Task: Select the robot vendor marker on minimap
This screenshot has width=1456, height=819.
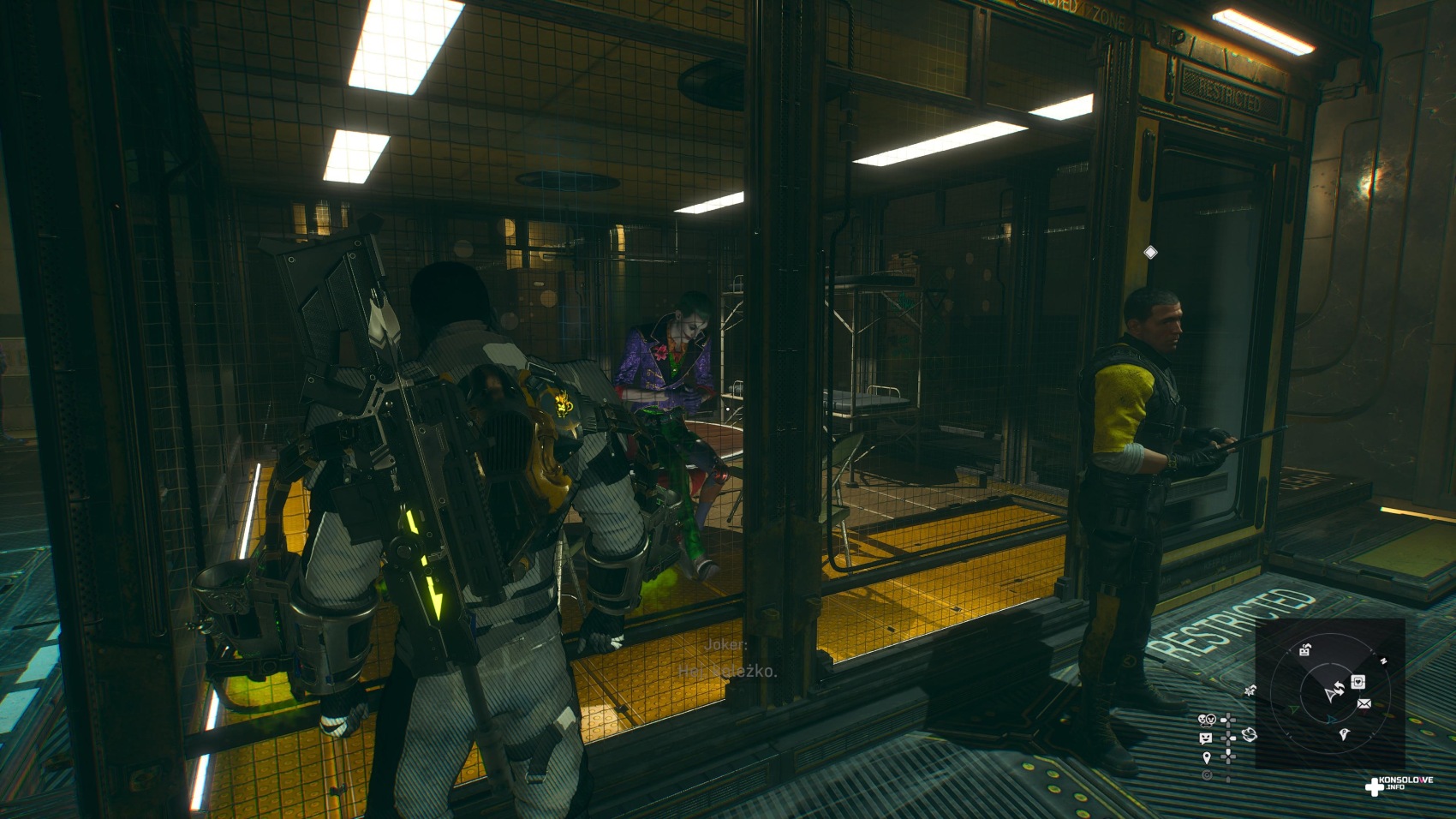Action: tap(1305, 650)
